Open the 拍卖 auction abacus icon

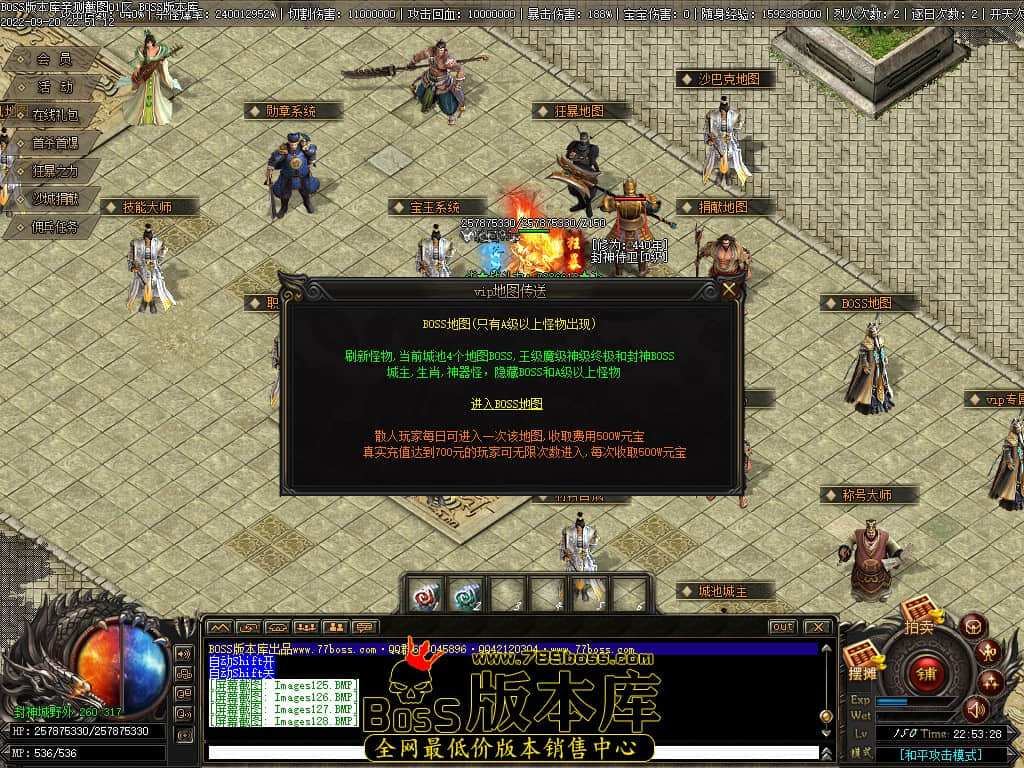coord(918,612)
